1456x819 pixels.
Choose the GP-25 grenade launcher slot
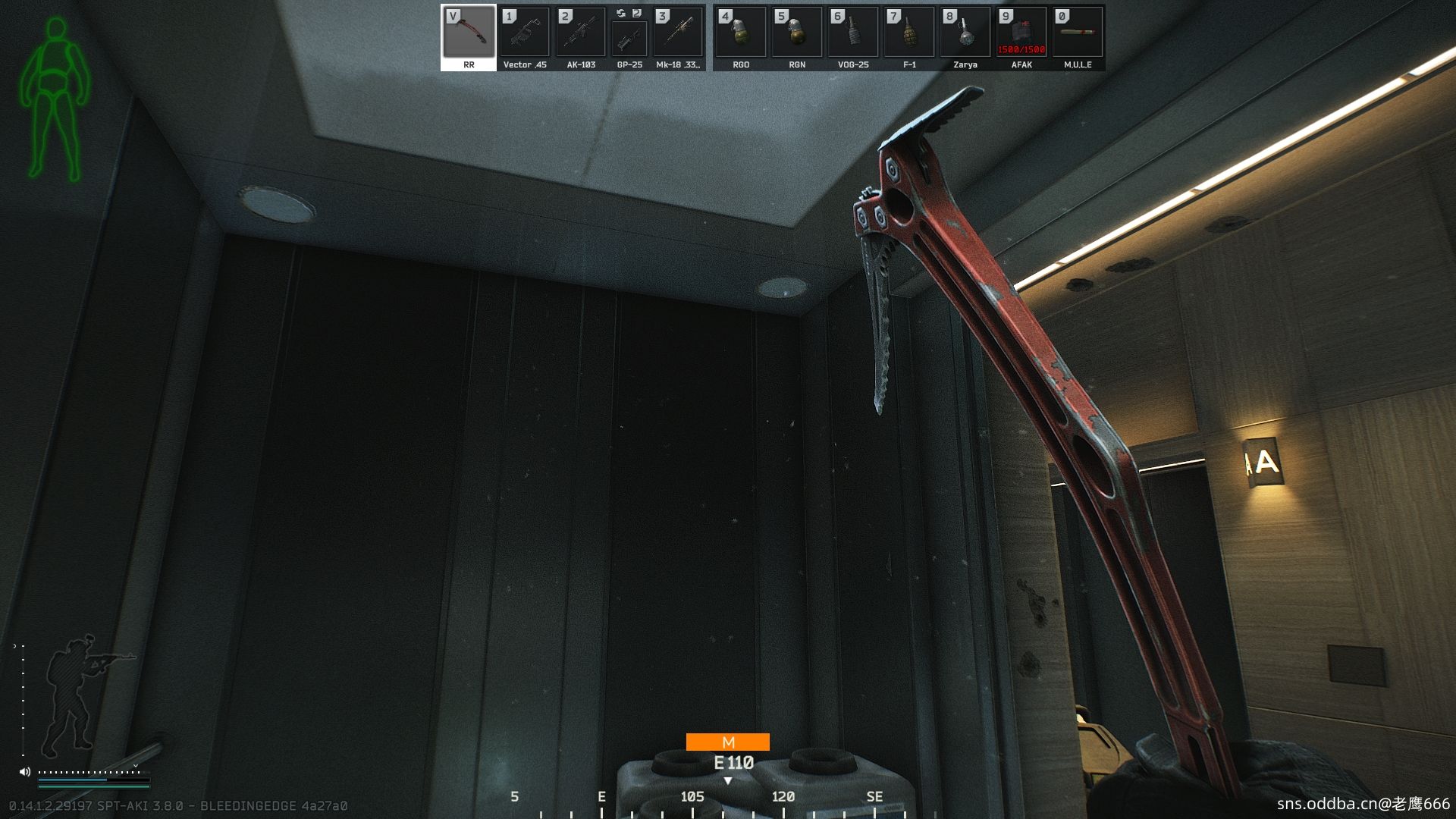[x=629, y=38]
